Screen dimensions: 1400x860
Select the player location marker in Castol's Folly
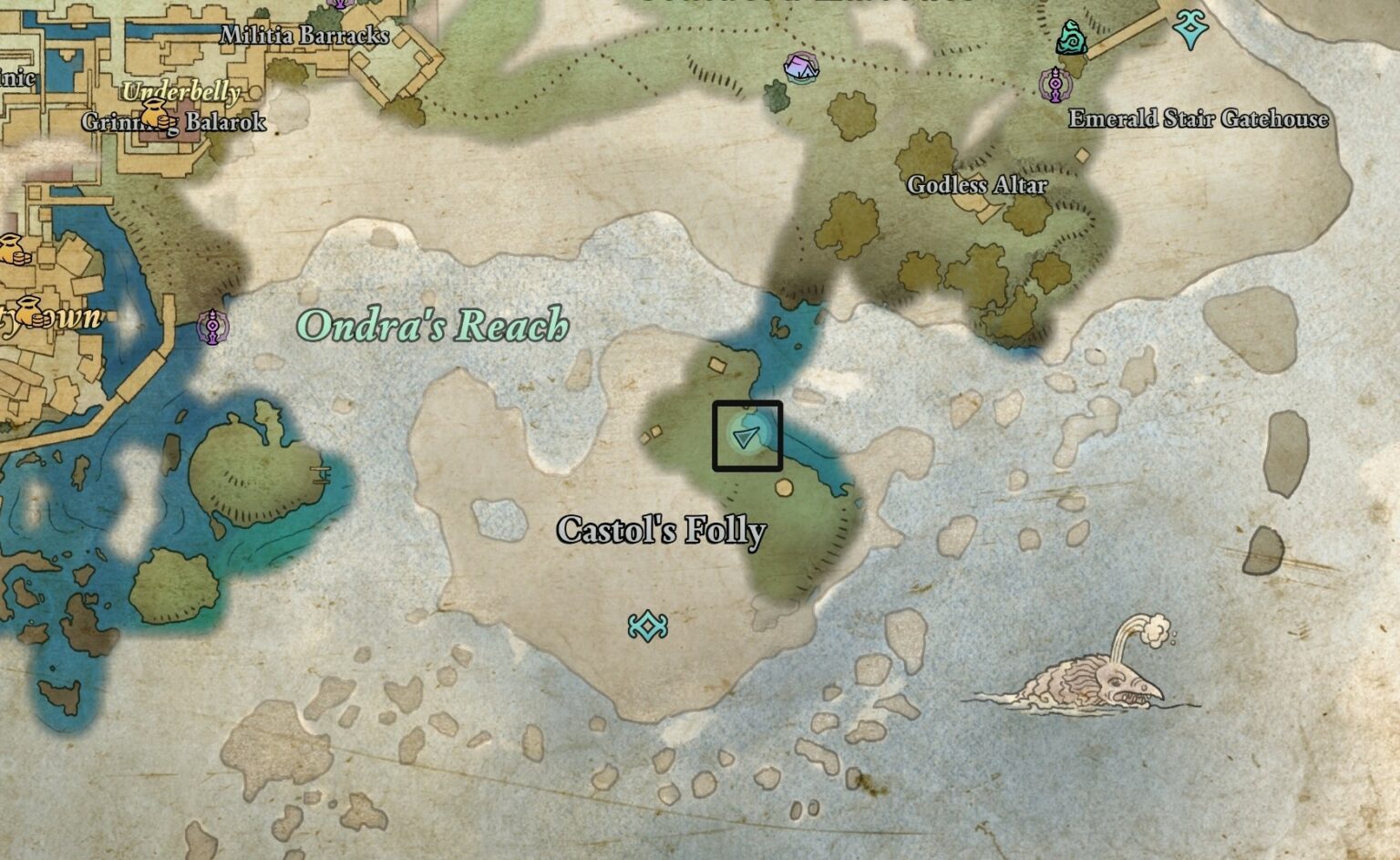pyautogui.click(x=745, y=437)
